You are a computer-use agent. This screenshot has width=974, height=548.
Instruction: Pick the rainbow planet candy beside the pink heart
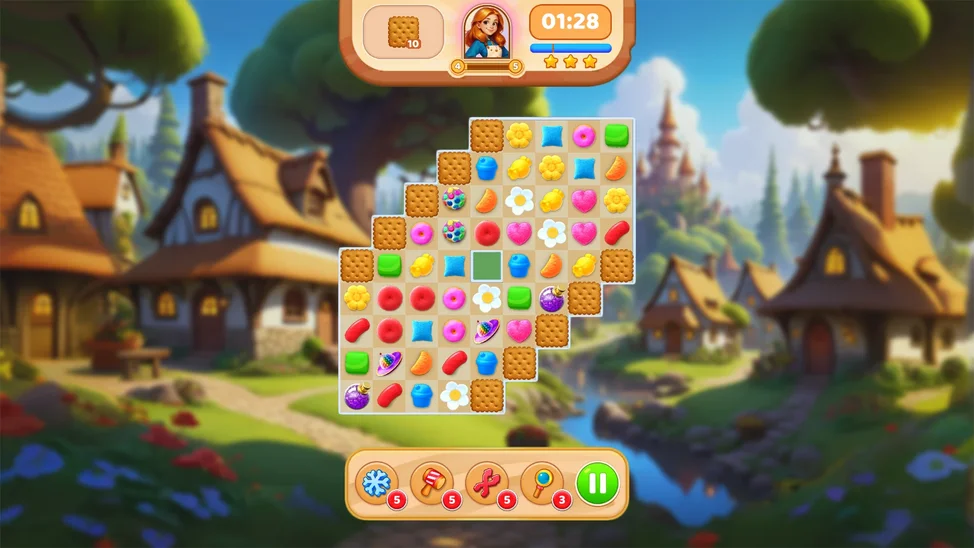pos(487,331)
